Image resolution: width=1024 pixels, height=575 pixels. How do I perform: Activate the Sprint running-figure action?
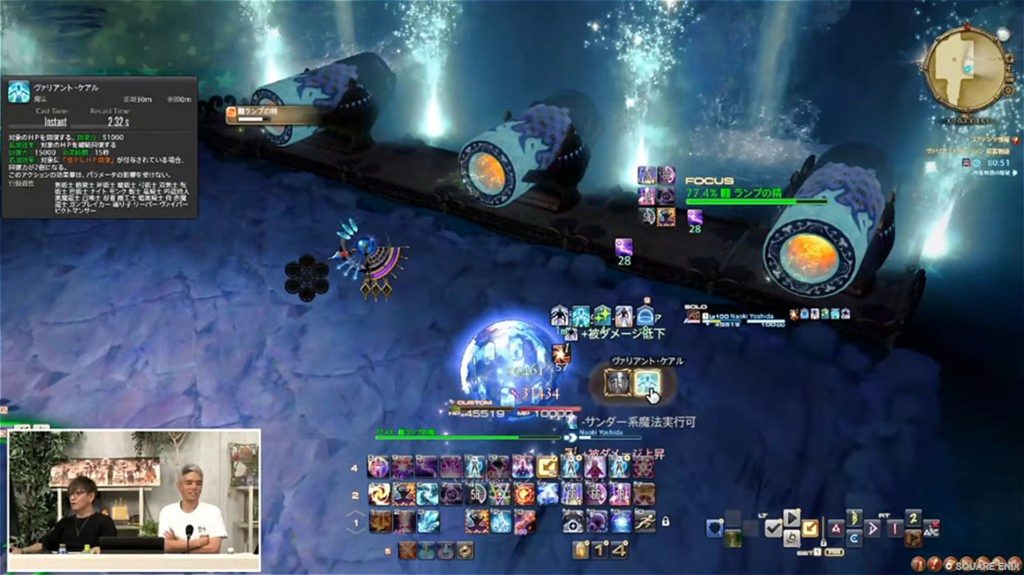pos(645,520)
